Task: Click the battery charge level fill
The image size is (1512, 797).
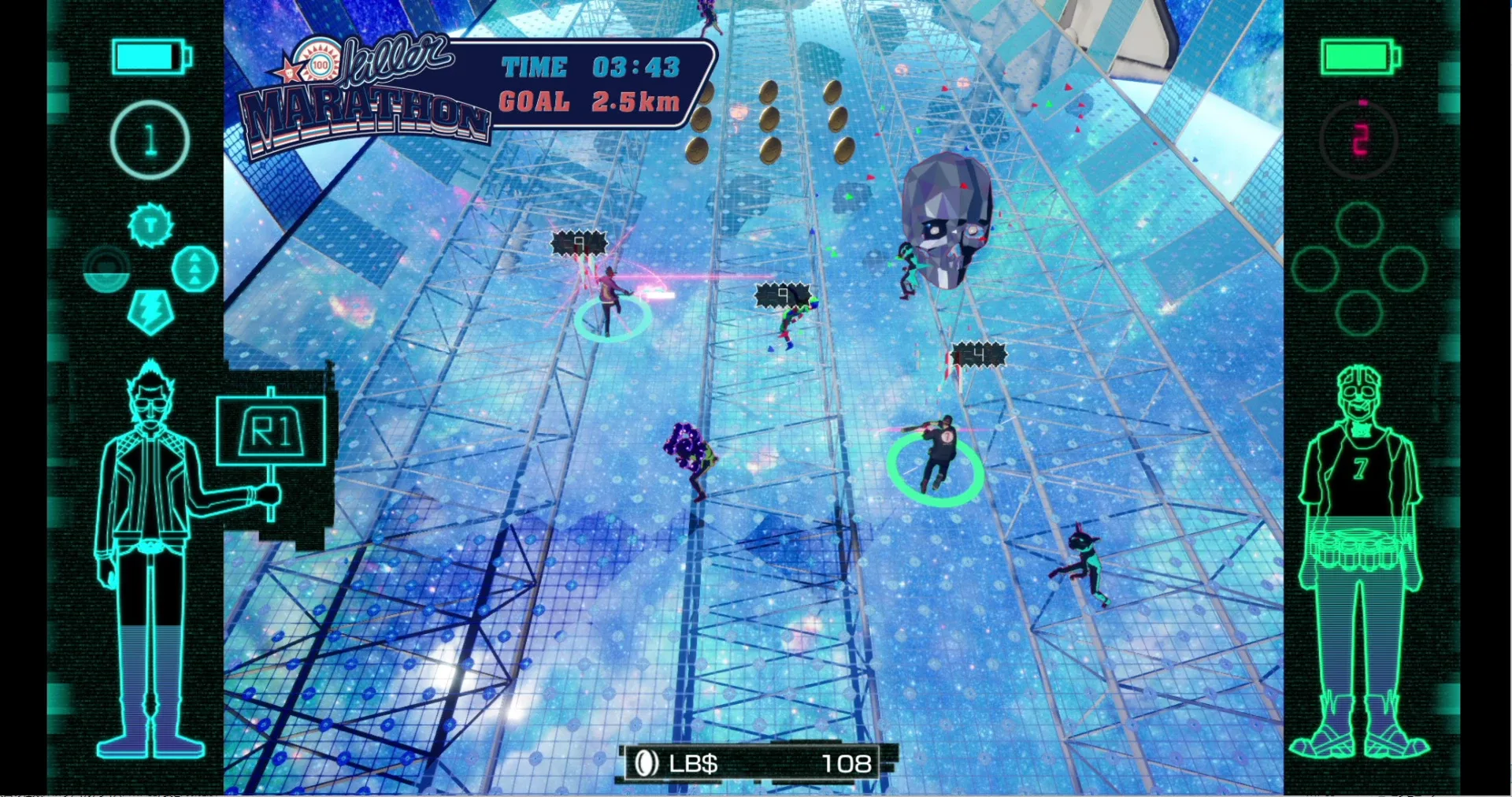Action: 143,55
